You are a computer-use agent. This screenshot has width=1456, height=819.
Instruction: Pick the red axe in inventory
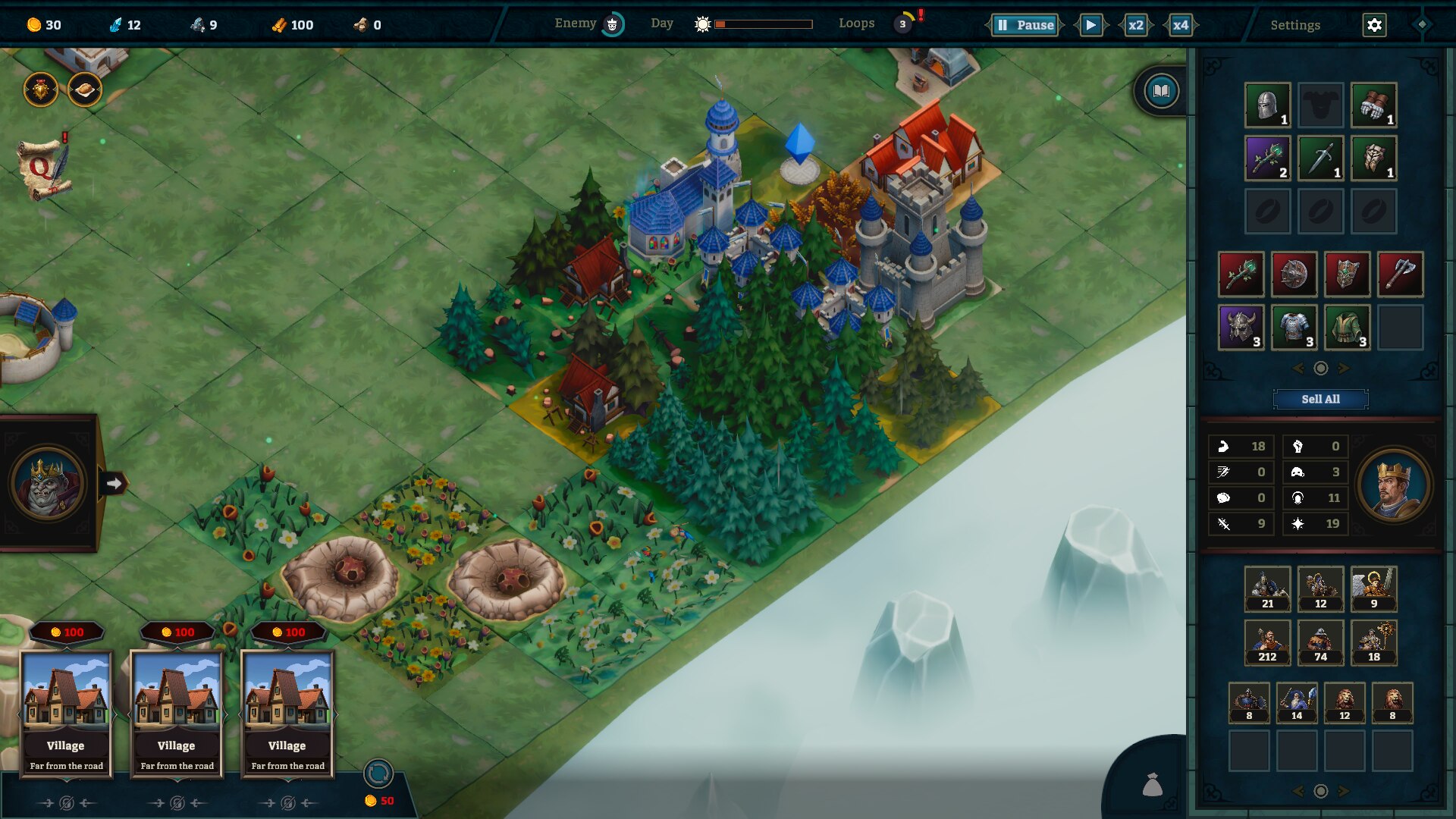click(x=1400, y=274)
